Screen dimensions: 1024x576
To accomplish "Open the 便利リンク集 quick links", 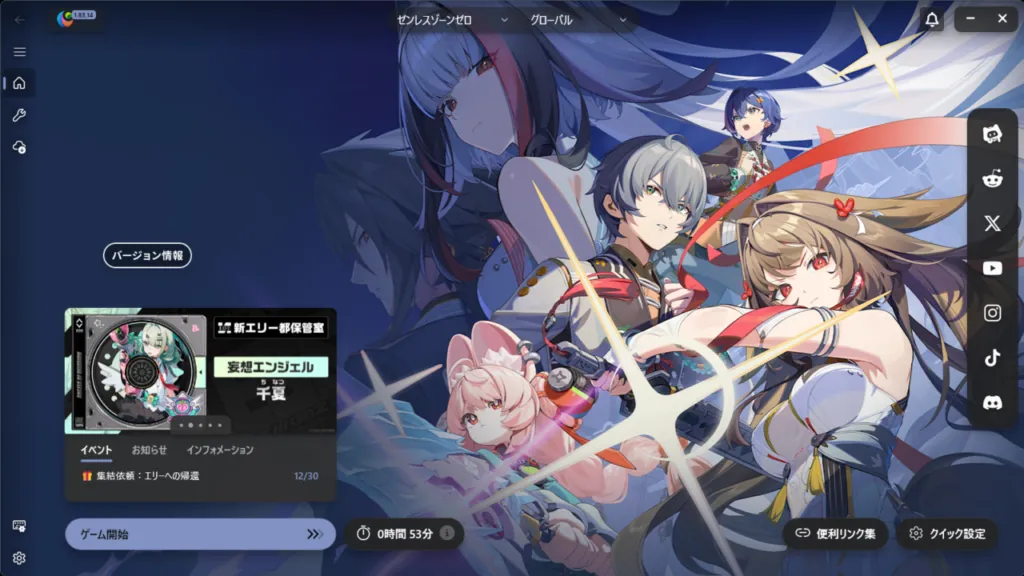I will point(835,534).
